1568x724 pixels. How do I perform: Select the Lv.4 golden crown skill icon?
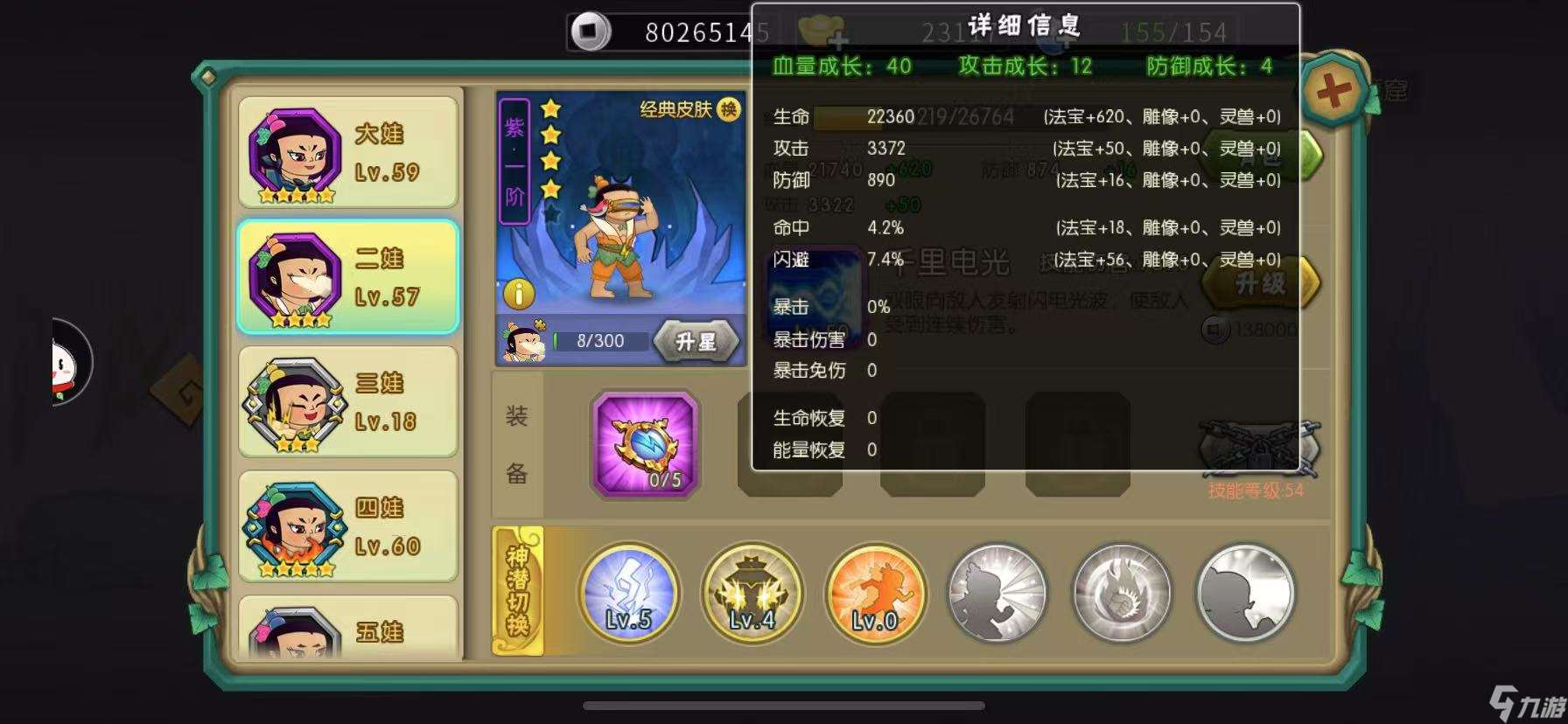point(752,593)
